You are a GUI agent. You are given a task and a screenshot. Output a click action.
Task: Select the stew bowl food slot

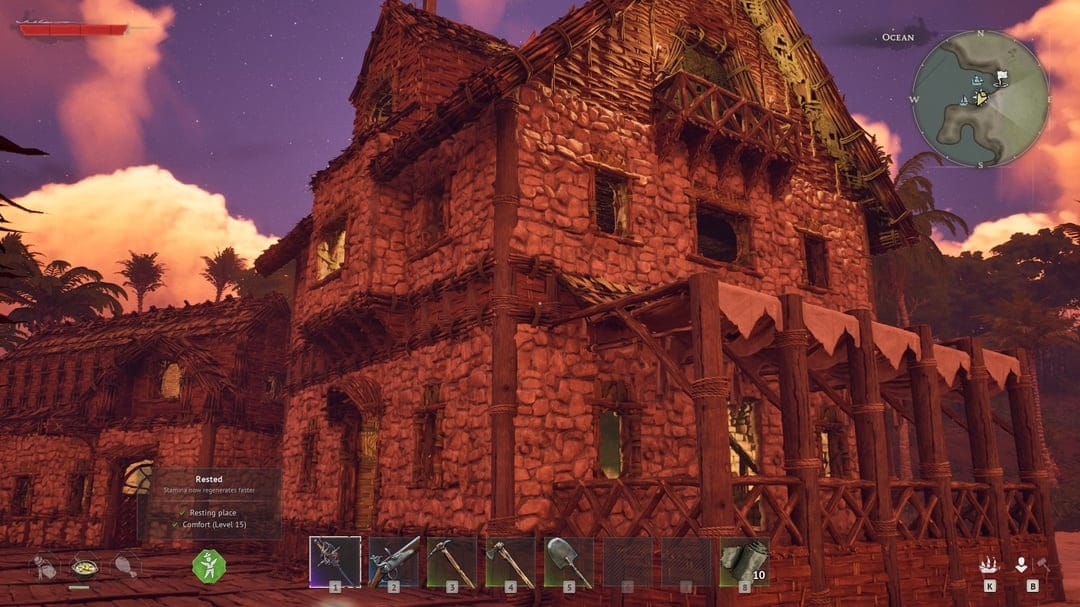click(x=84, y=567)
